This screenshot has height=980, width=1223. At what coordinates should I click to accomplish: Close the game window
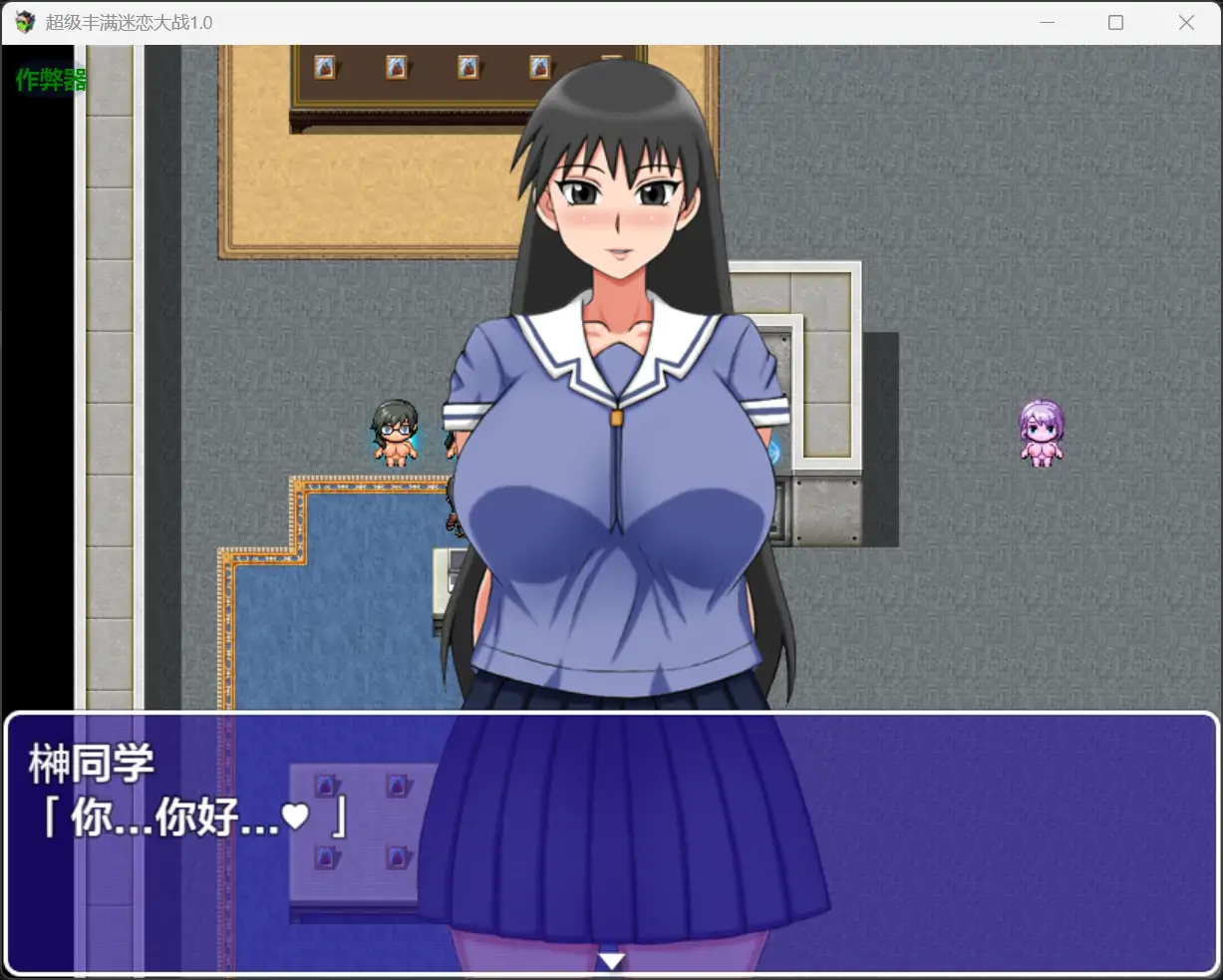click(x=1185, y=23)
